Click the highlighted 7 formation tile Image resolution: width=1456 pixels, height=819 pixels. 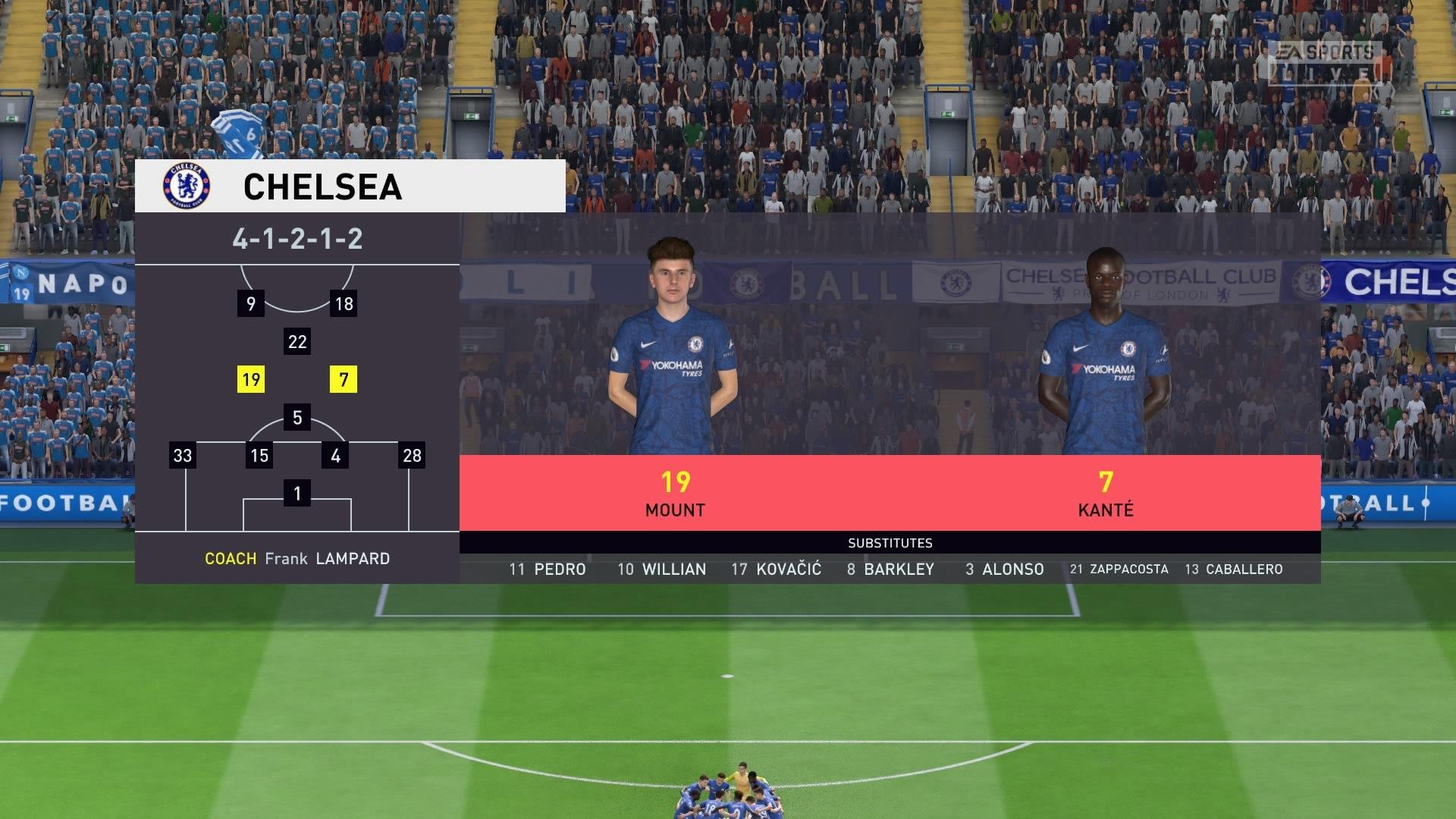[344, 380]
